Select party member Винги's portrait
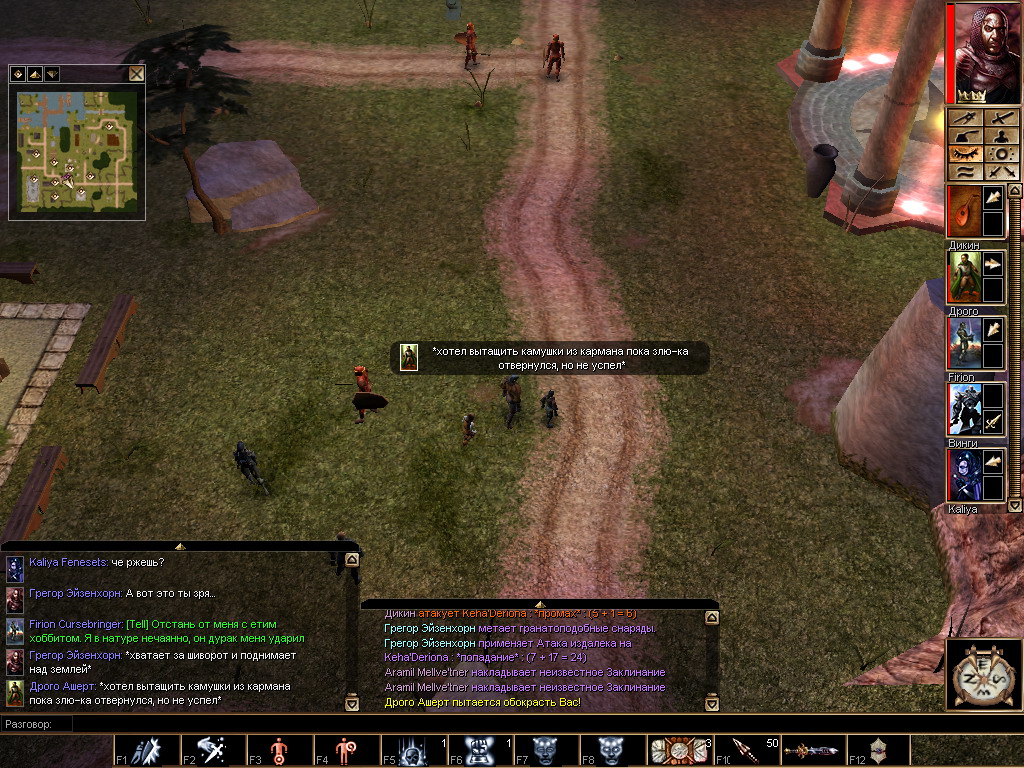This screenshot has height=768, width=1024. click(x=964, y=410)
